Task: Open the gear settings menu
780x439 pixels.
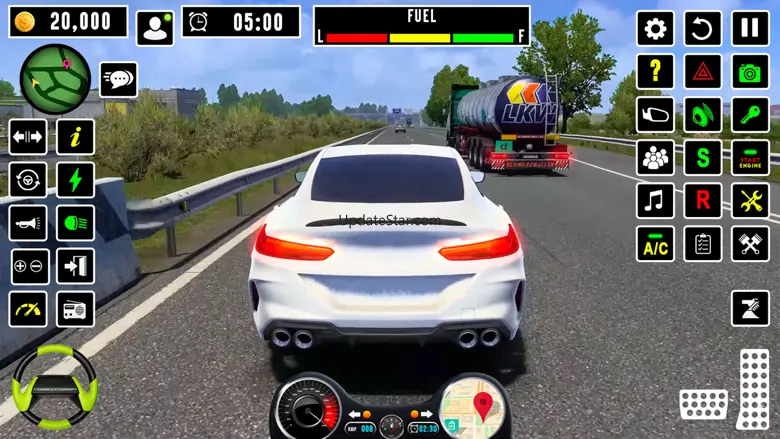Action: [x=655, y=28]
